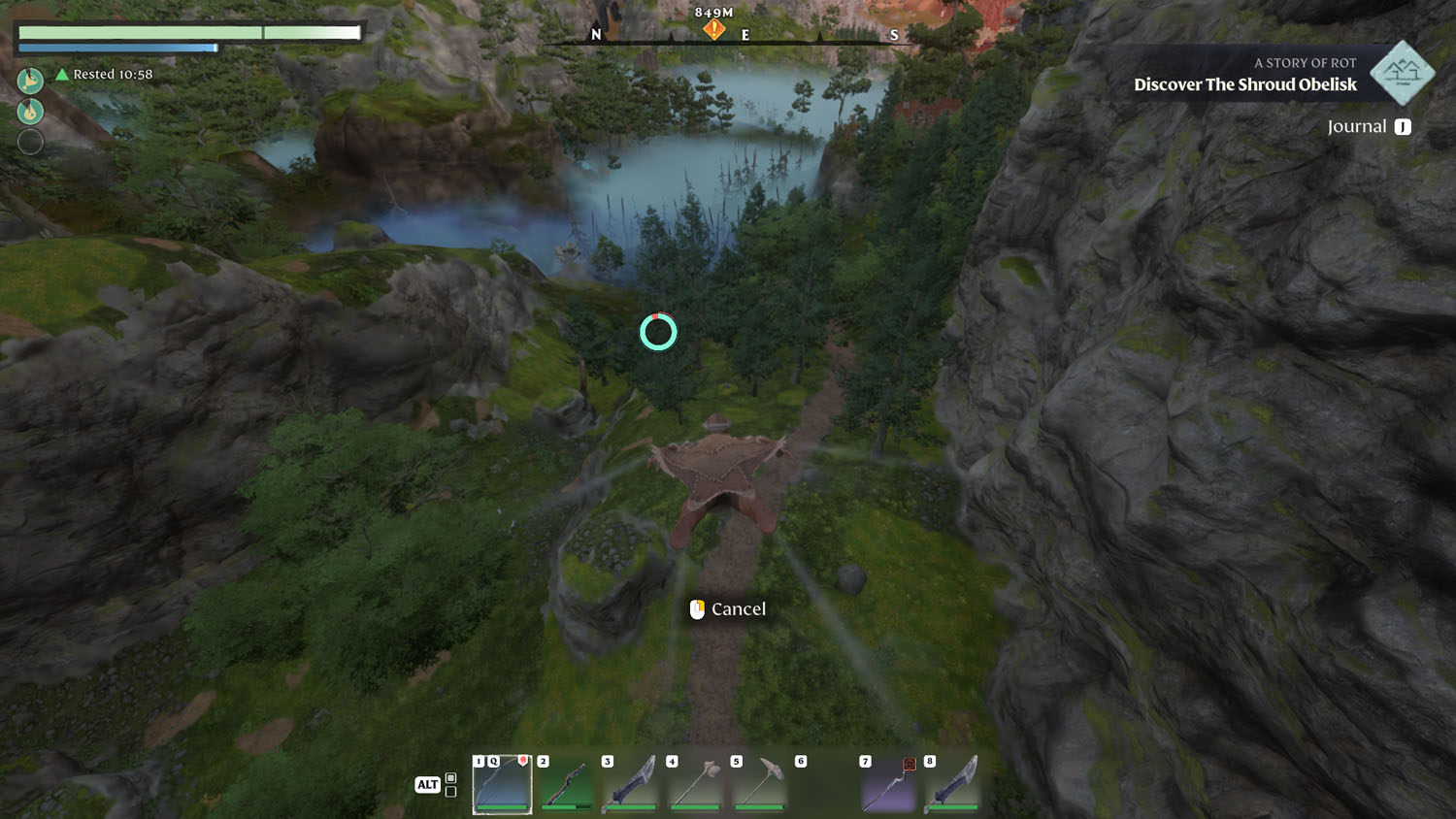1456x819 pixels.
Task: Inspect the meat food buff icon
Action: pos(30,81)
